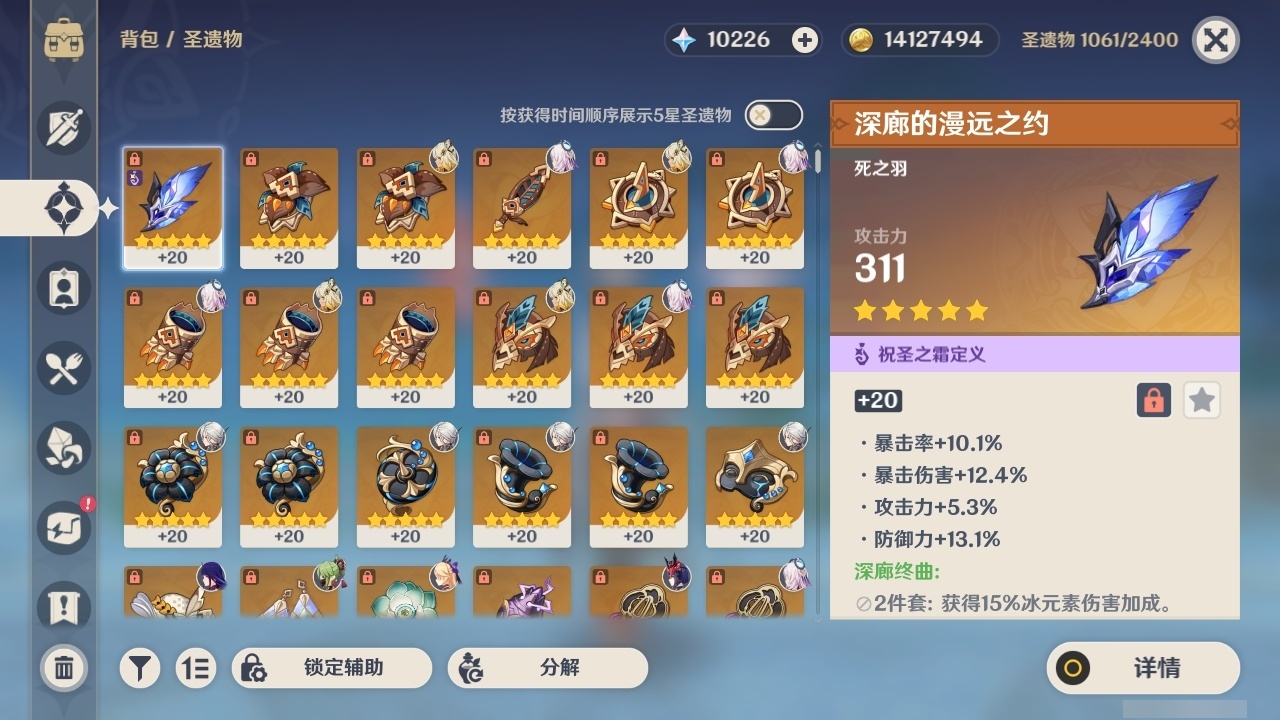This screenshot has width=1280, height=720.
Task: Open the filter funnel icon
Action: [140, 667]
